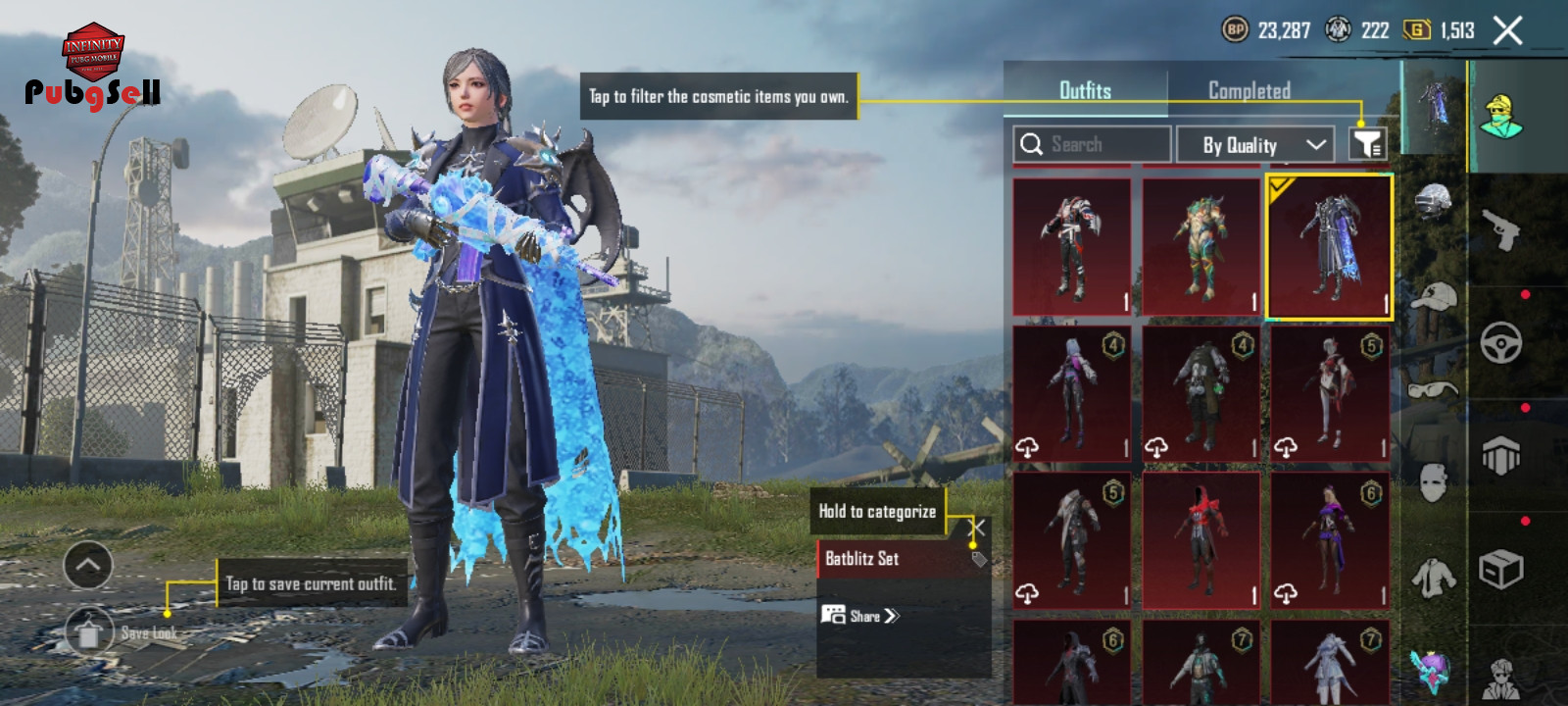The width and height of the screenshot is (1568, 706).
Task: Tap the Share button for Batblitz Set
Action: tap(860, 616)
